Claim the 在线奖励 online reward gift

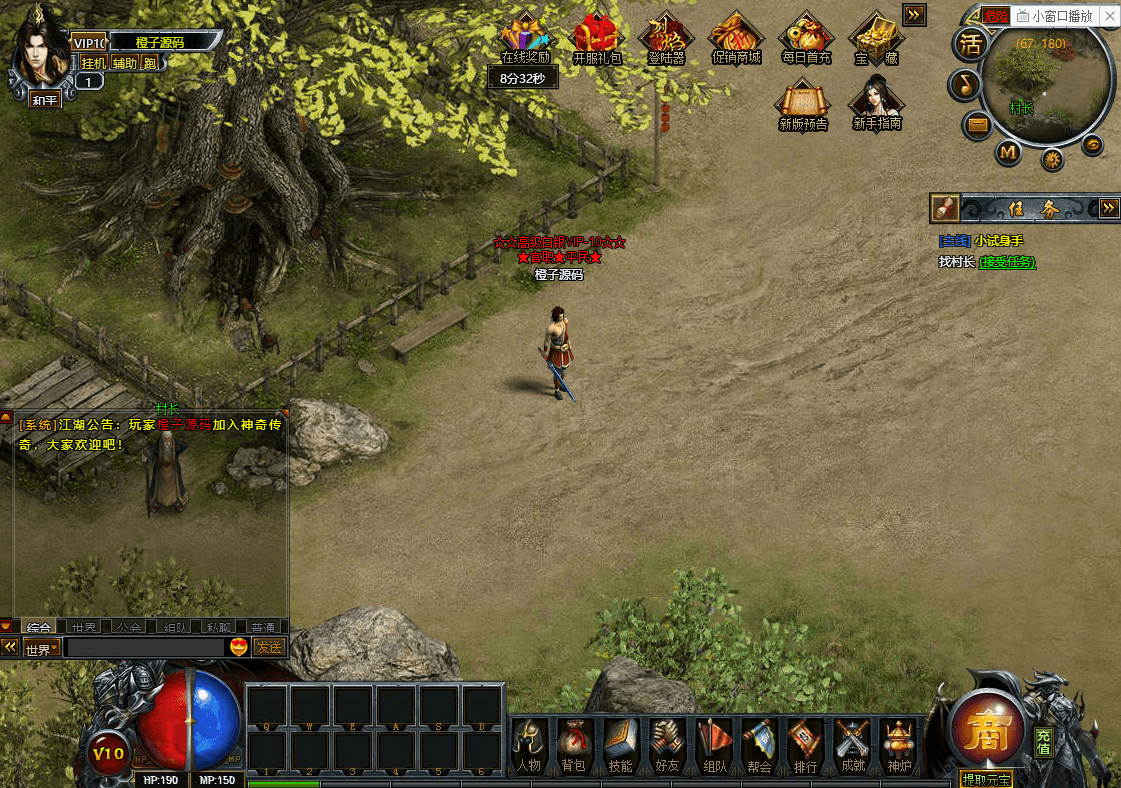pos(525,40)
